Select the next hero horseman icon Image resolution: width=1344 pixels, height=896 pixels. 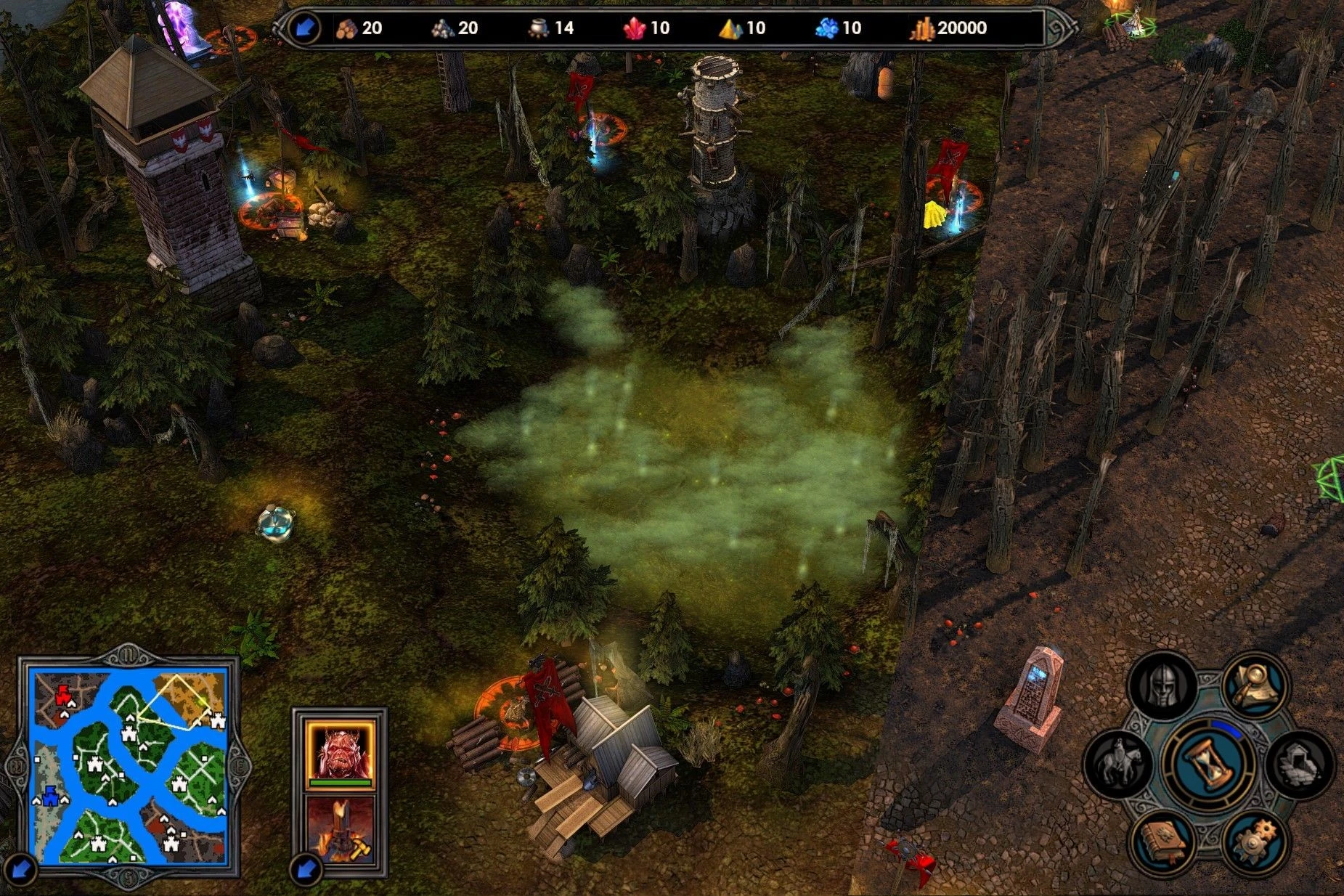(x=1121, y=763)
